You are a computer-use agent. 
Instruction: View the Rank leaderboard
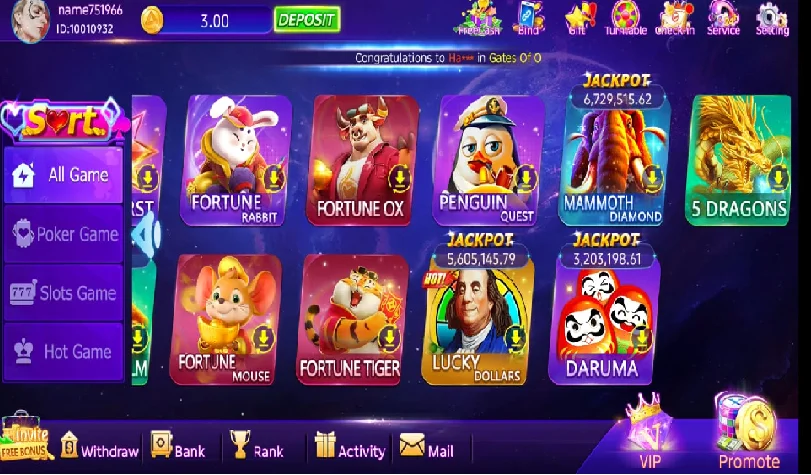256,448
